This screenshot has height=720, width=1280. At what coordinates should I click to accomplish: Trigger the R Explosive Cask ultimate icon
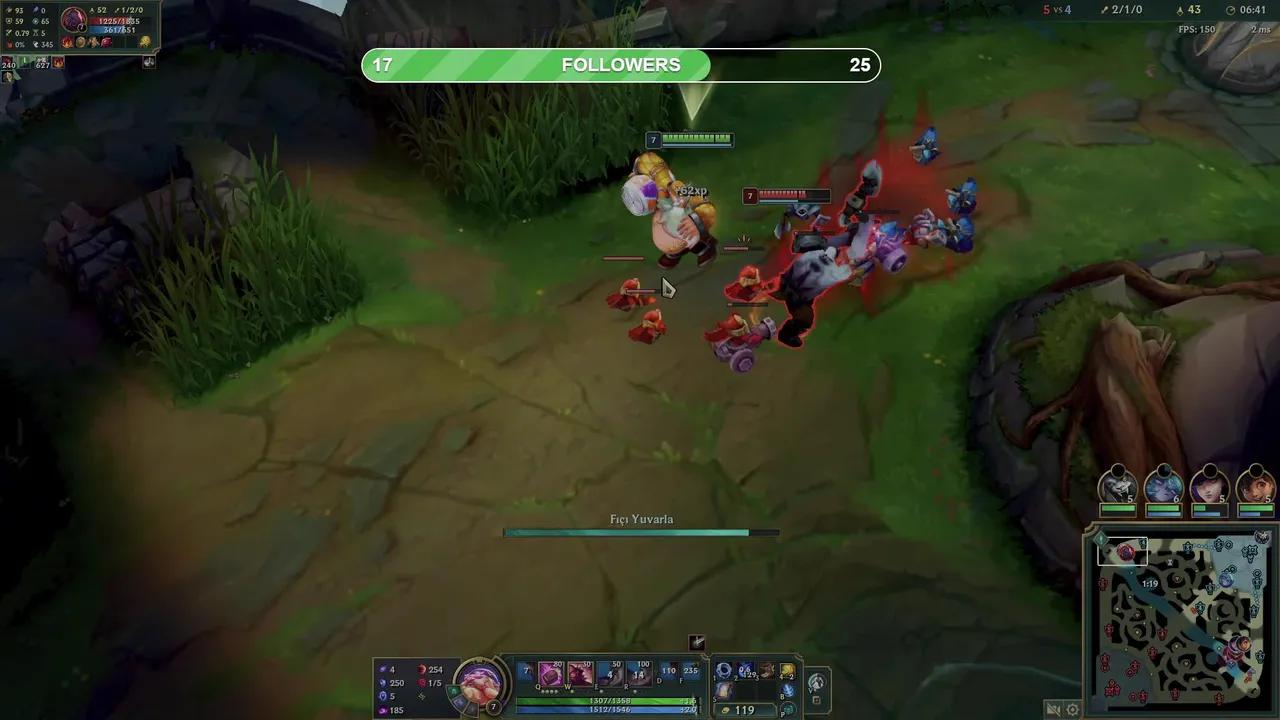(640, 674)
